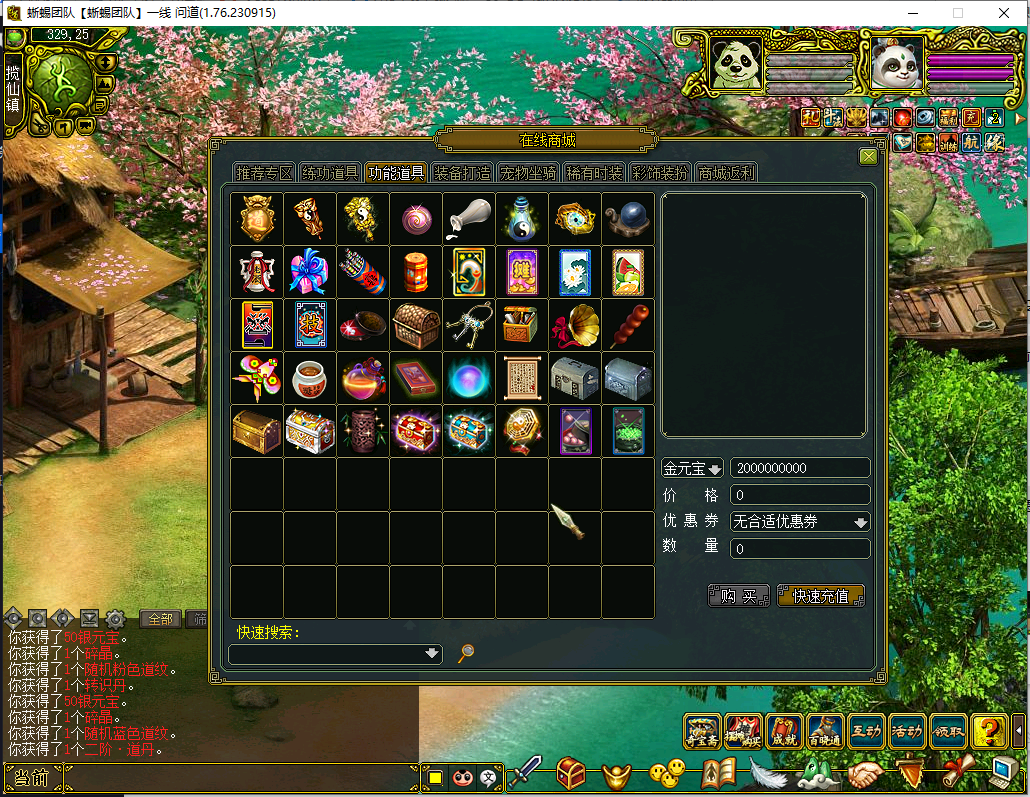Image resolution: width=1030 pixels, height=797 pixels.
Task: Open the 活动 events button
Action: [x=906, y=732]
